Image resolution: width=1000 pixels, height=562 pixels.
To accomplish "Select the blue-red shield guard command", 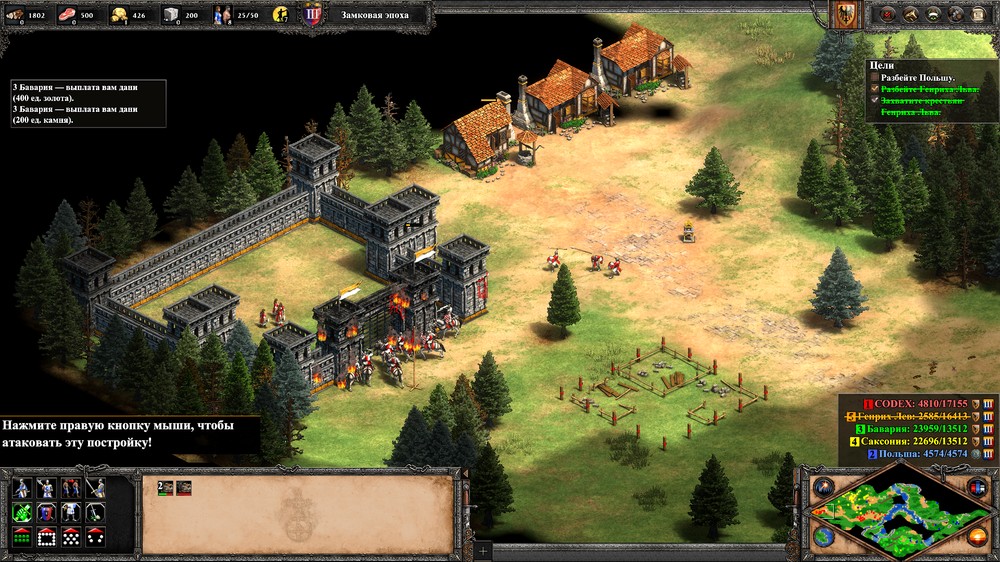I will (x=45, y=512).
